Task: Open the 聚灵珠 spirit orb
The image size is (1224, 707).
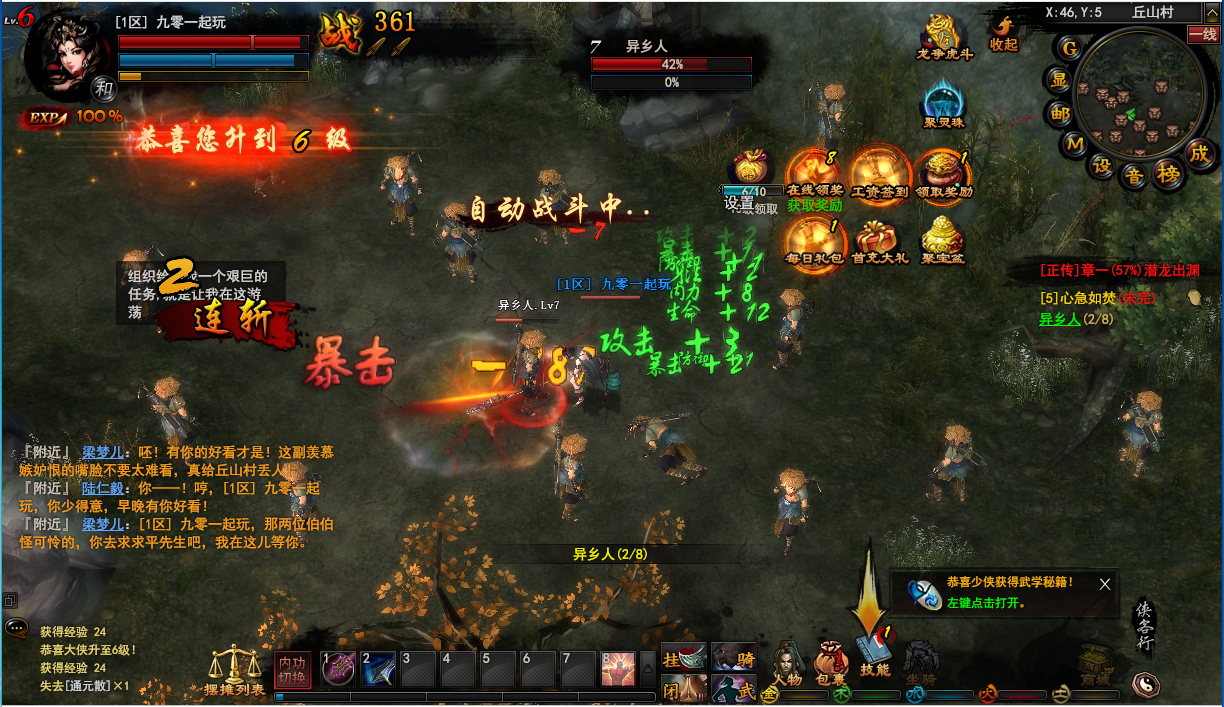Action: click(943, 104)
